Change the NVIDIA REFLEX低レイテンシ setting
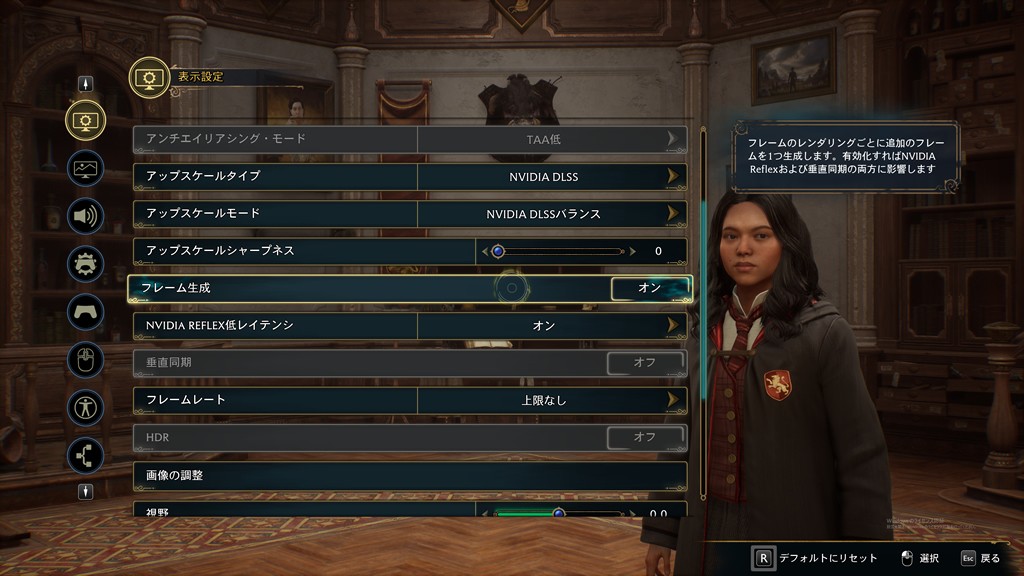This screenshot has width=1024, height=576. tap(673, 325)
